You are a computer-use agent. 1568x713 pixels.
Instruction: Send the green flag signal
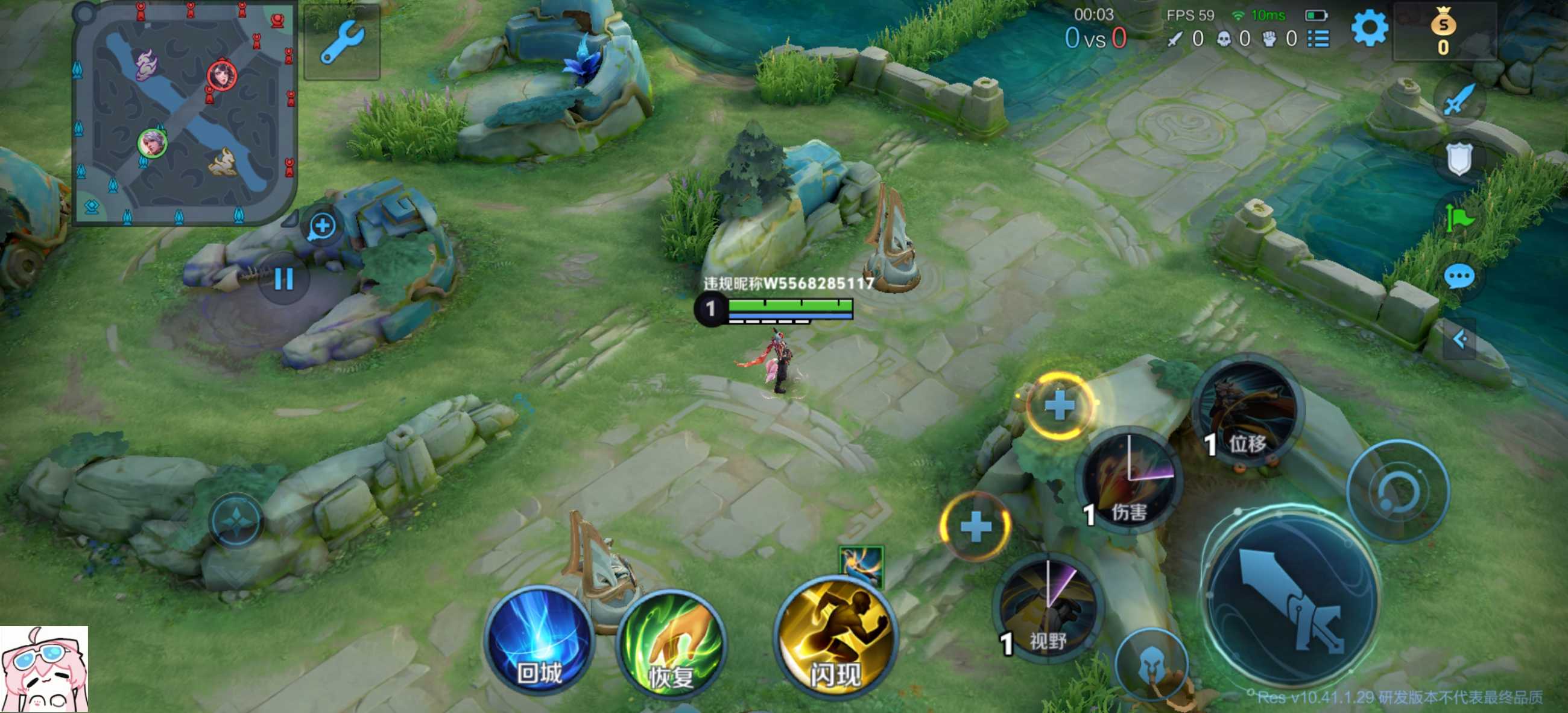(1459, 217)
